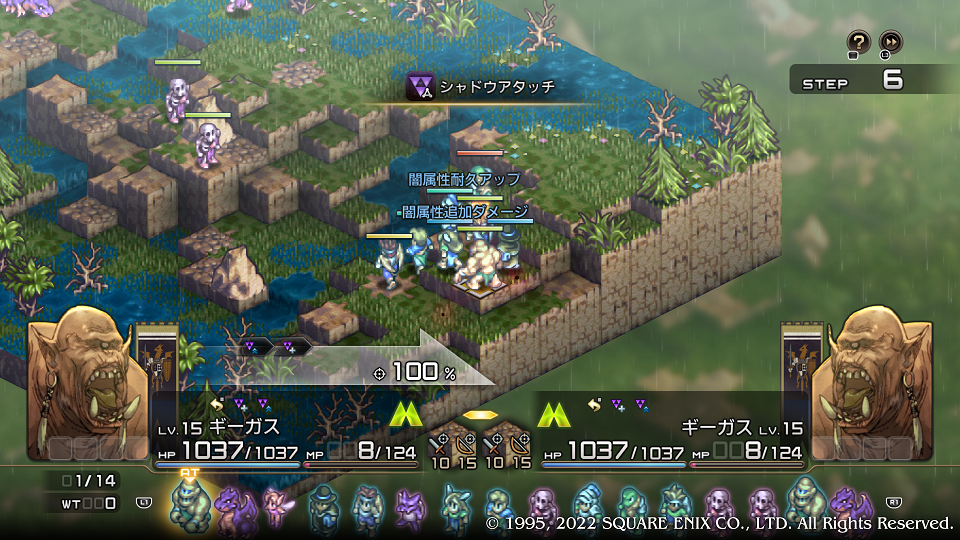
Task: Open the question mark help icon
Action: pyautogui.click(x=858, y=42)
